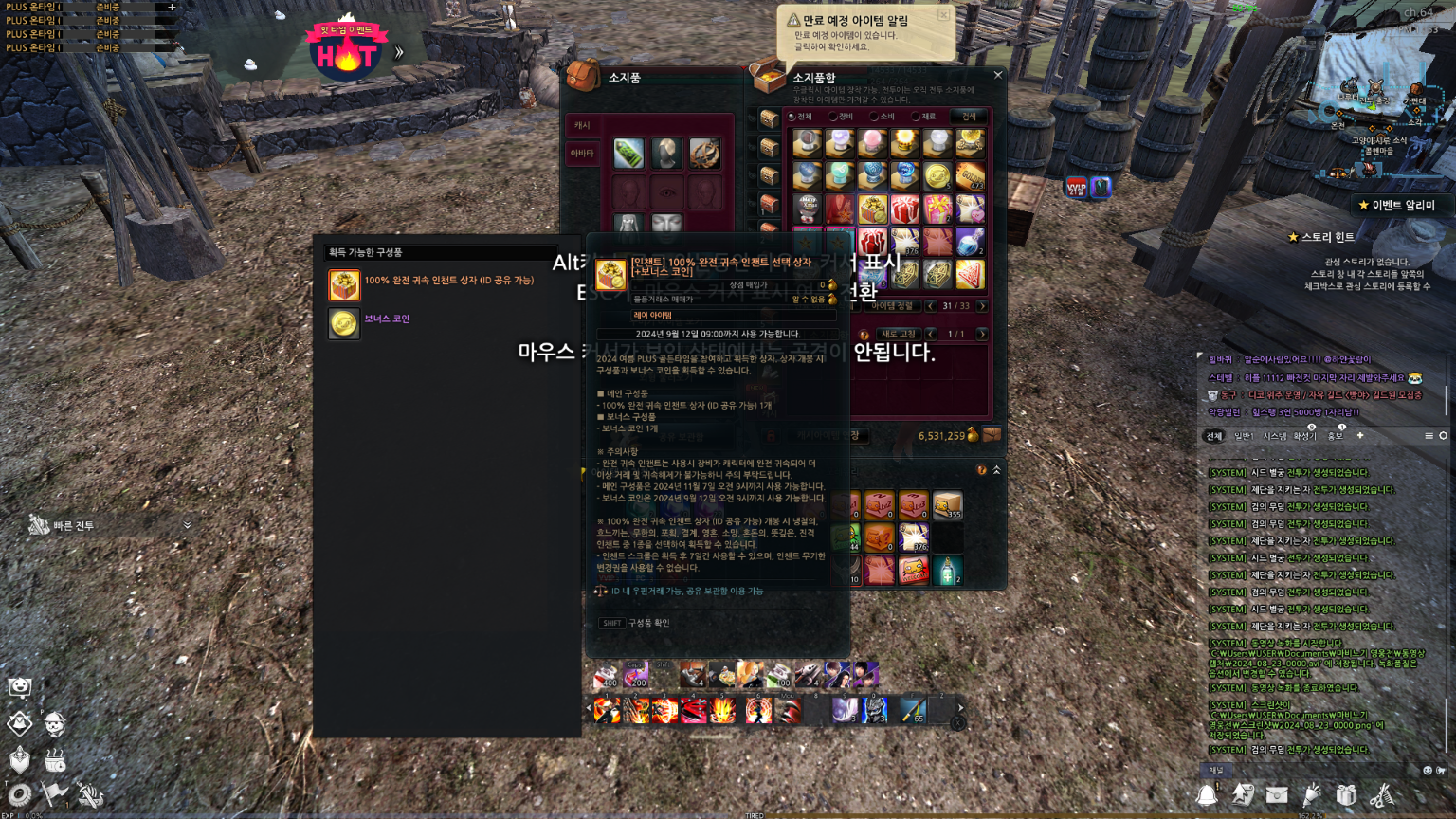Click the 아이템 정렬 sort button
The image size is (1456, 819).
[891, 306]
